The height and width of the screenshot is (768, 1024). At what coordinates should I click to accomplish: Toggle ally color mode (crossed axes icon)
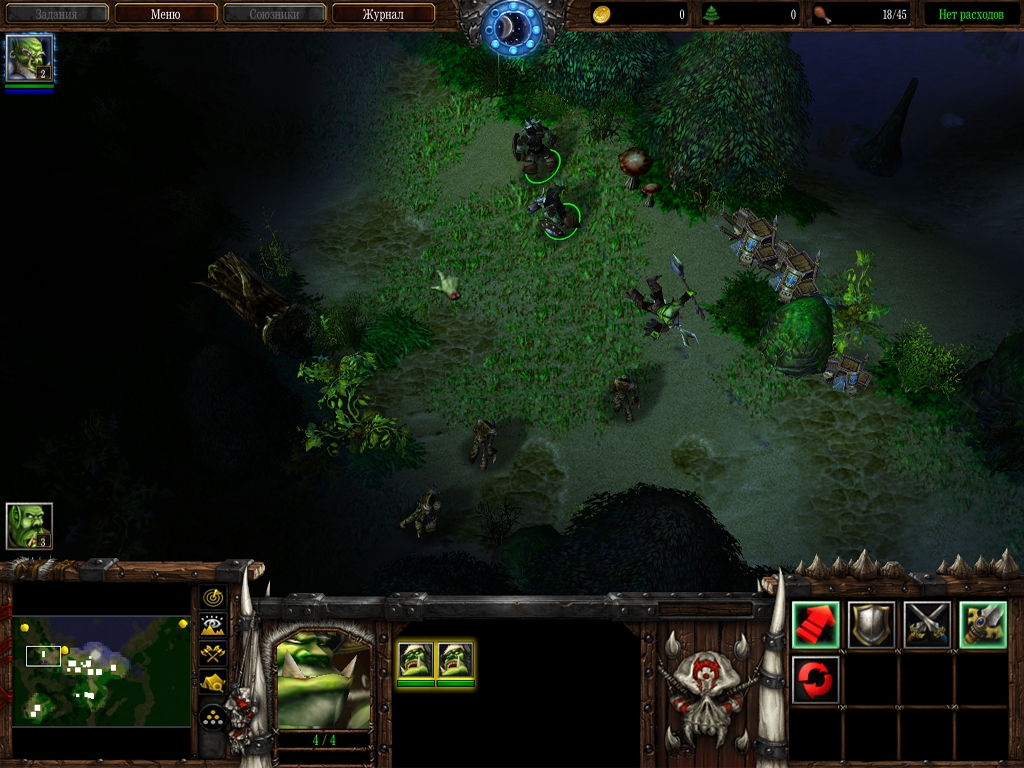click(213, 654)
